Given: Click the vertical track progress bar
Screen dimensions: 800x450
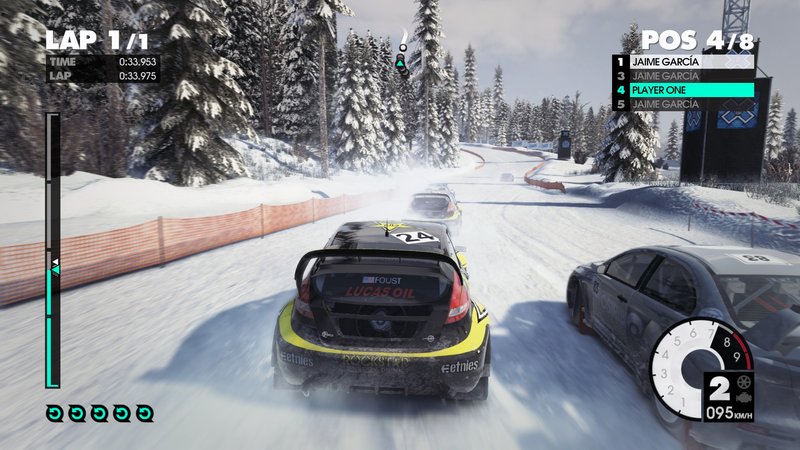Looking at the screenshot, I should point(54,250).
